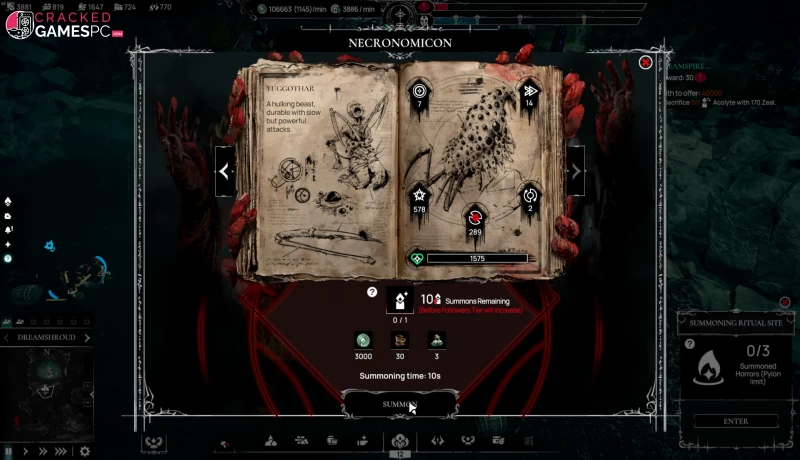Click the Dreamshroud minimap
Viewport: 800px width, 460px height.
tap(47, 390)
